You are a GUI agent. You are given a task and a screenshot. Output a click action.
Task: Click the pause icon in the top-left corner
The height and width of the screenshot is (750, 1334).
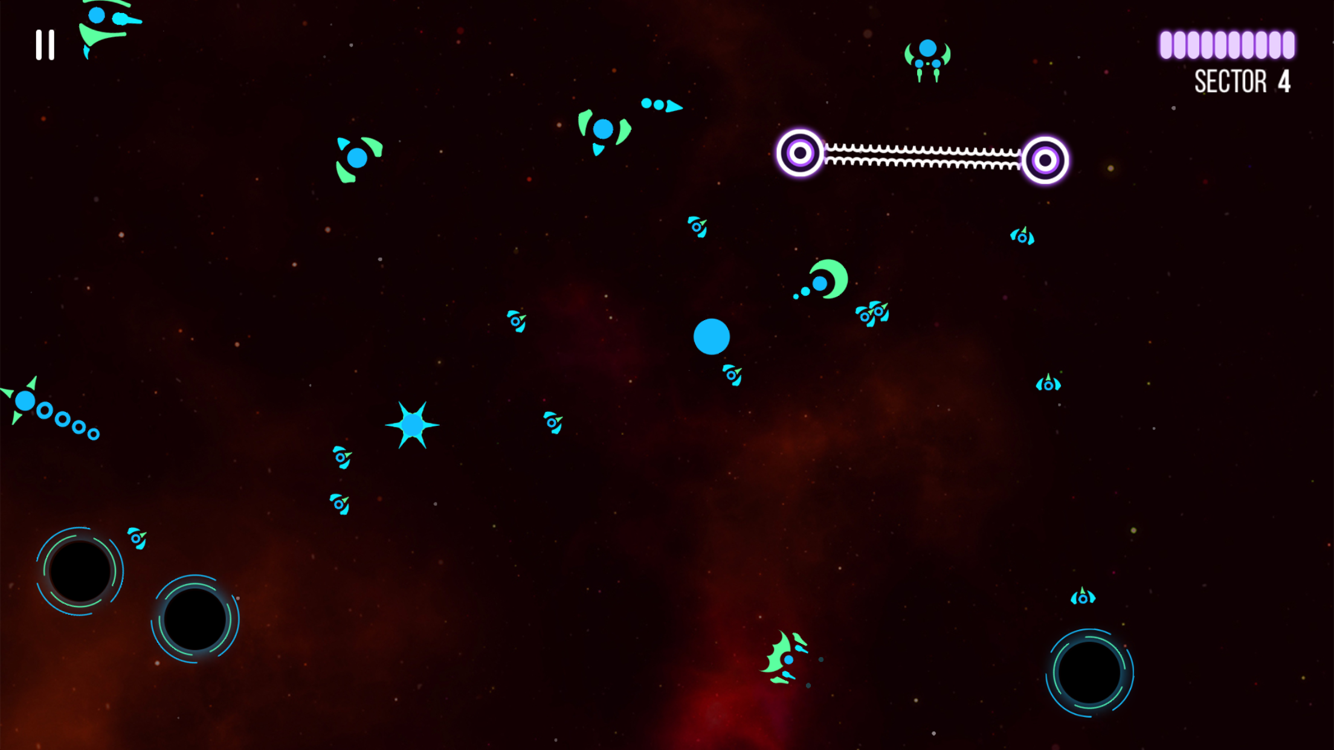click(x=44, y=44)
